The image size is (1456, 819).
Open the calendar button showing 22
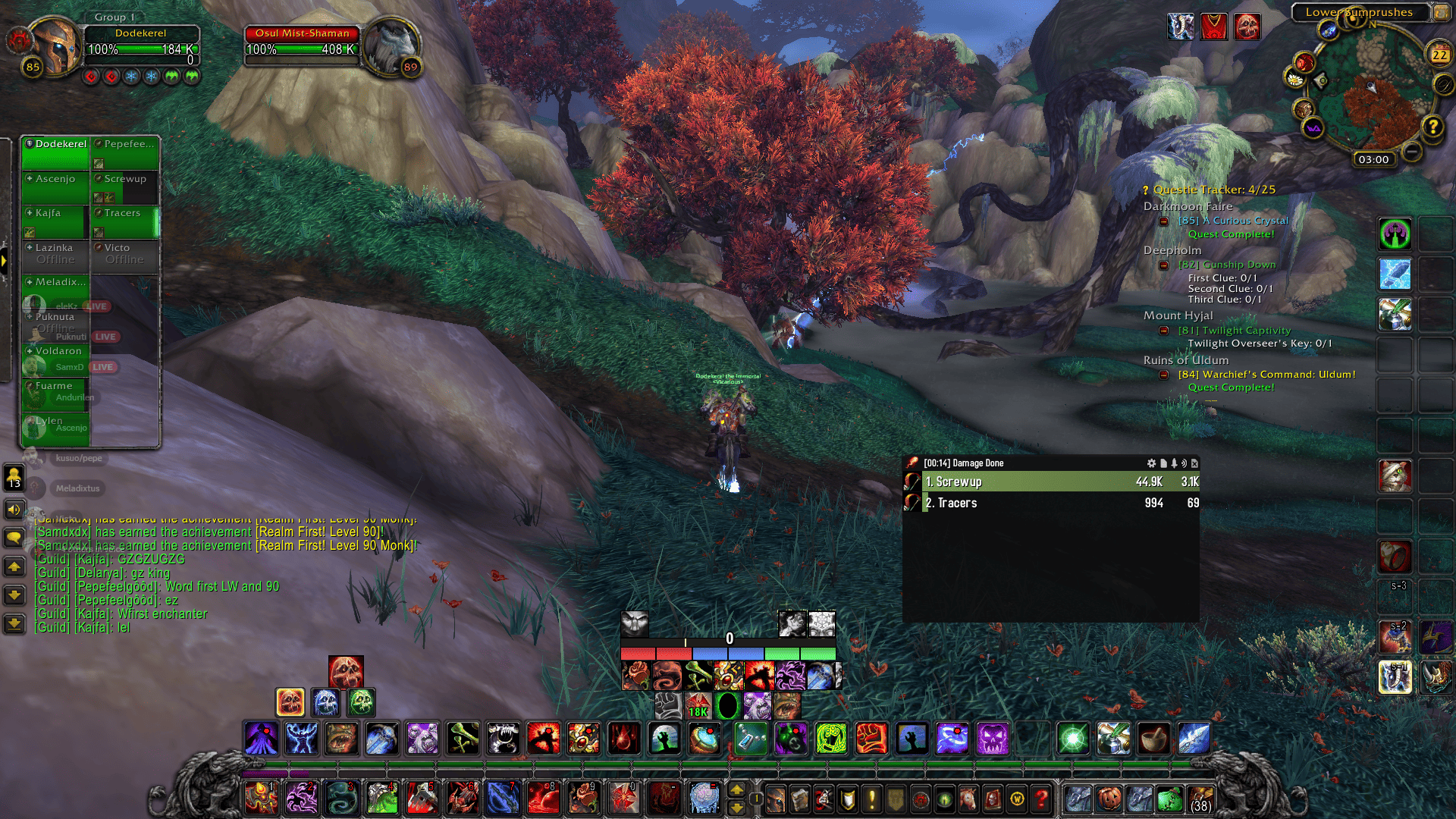1439,55
